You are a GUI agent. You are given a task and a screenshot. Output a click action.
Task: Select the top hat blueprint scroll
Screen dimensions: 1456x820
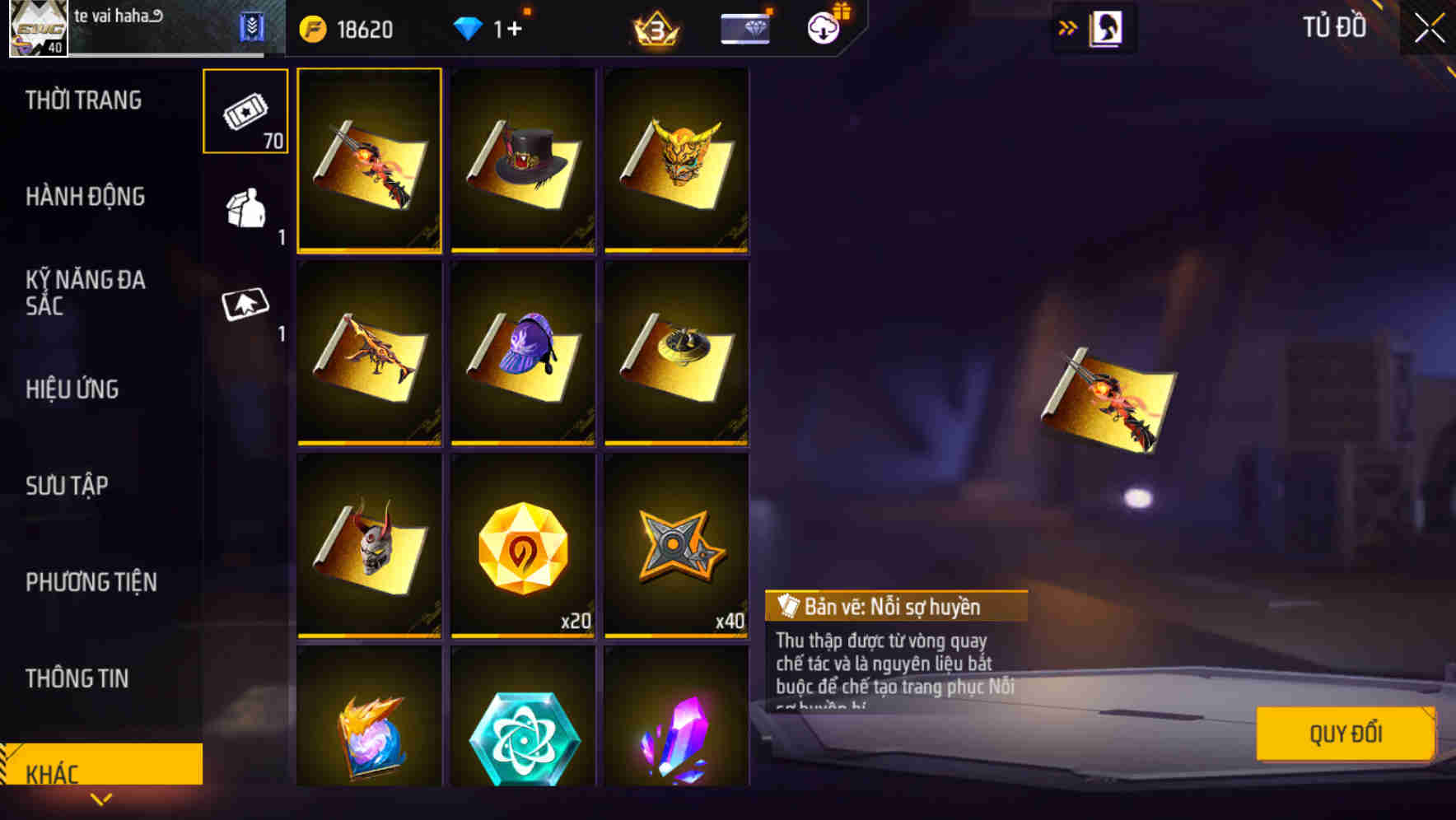click(x=522, y=162)
